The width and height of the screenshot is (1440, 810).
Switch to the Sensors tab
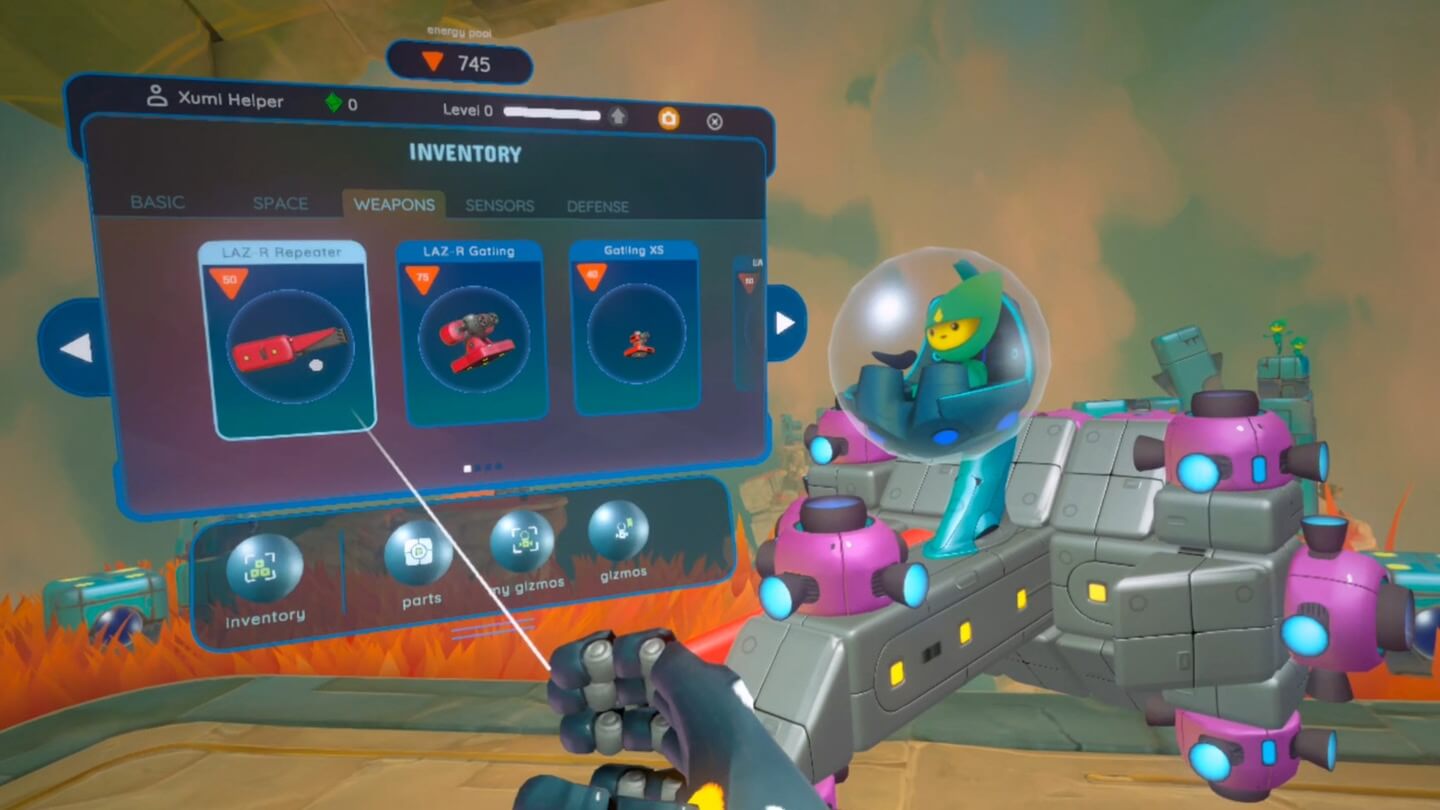[x=499, y=206]
